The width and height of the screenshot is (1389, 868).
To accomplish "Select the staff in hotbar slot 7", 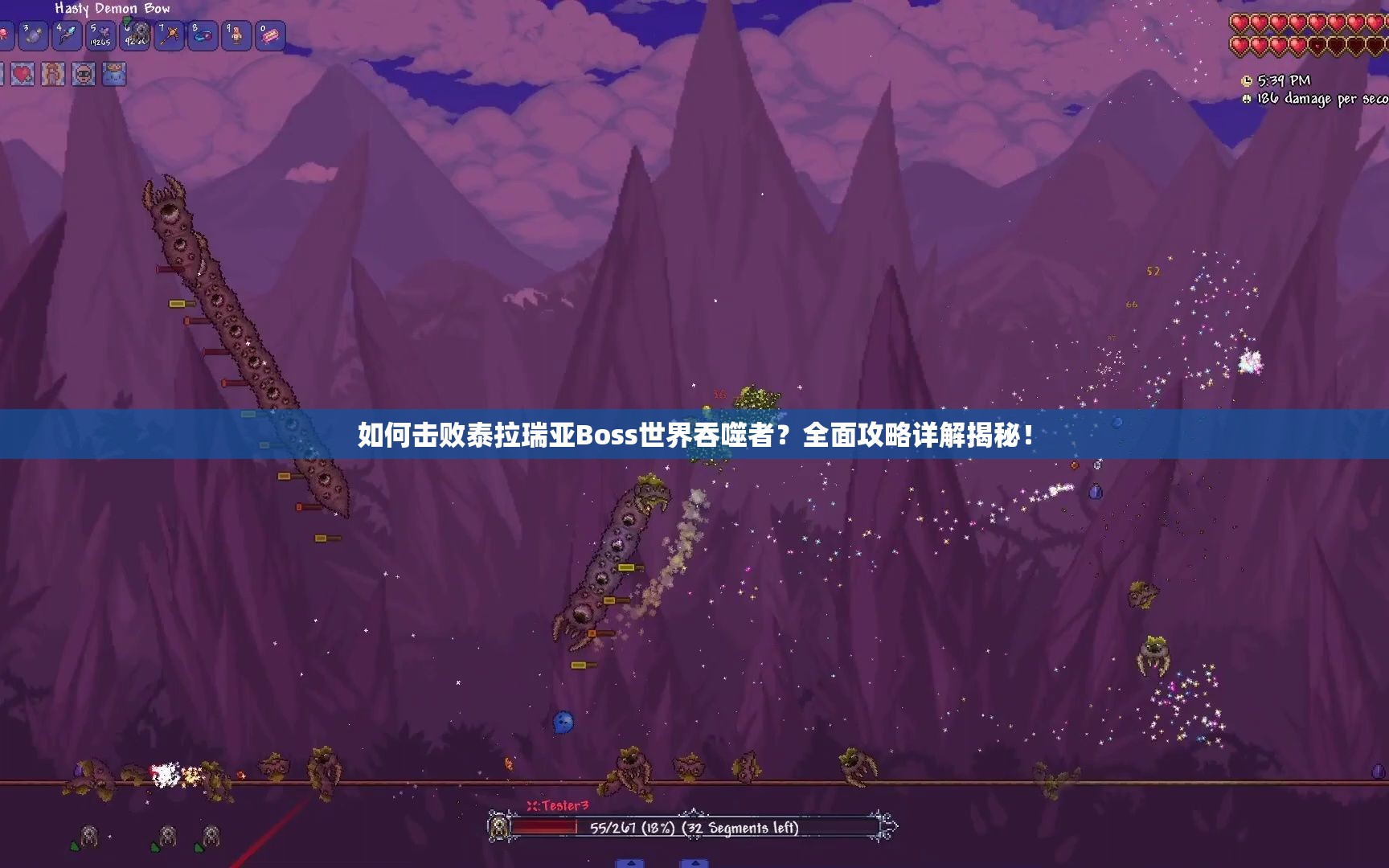I will click(169, 35).
